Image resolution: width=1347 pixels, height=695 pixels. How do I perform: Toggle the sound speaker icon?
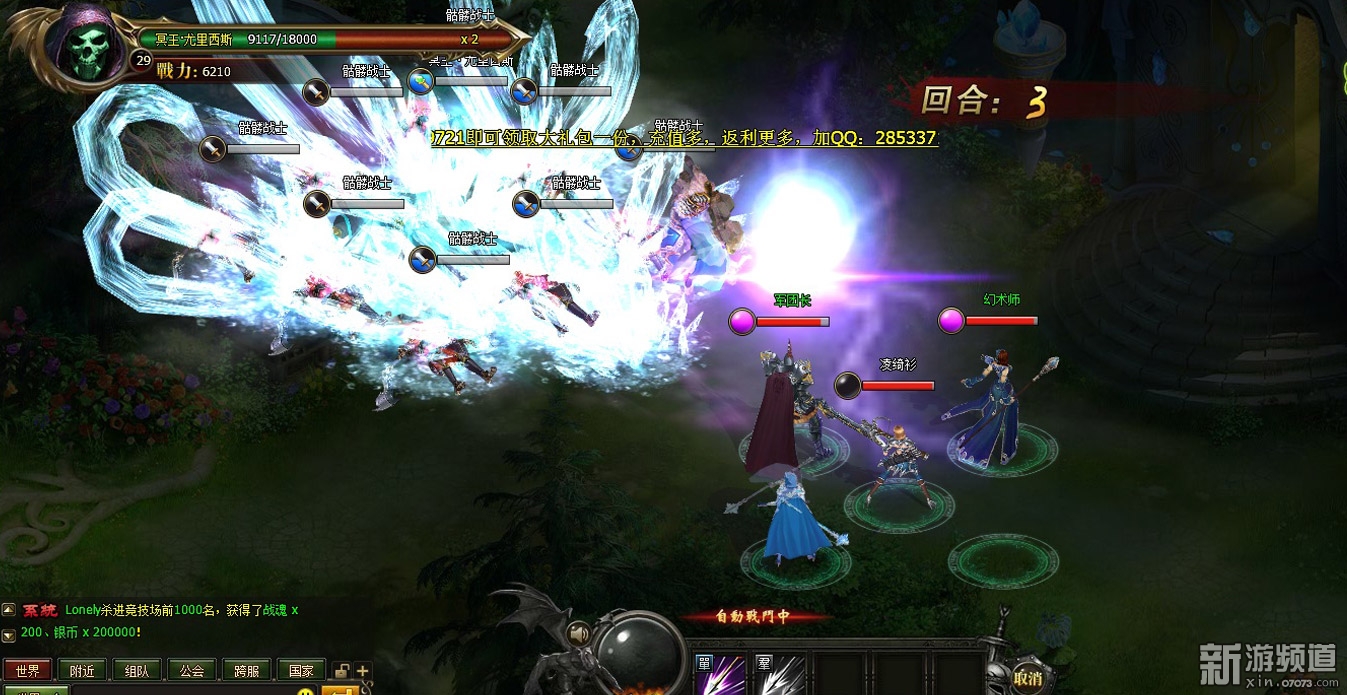pyautogui.click(x=578, y=633)
